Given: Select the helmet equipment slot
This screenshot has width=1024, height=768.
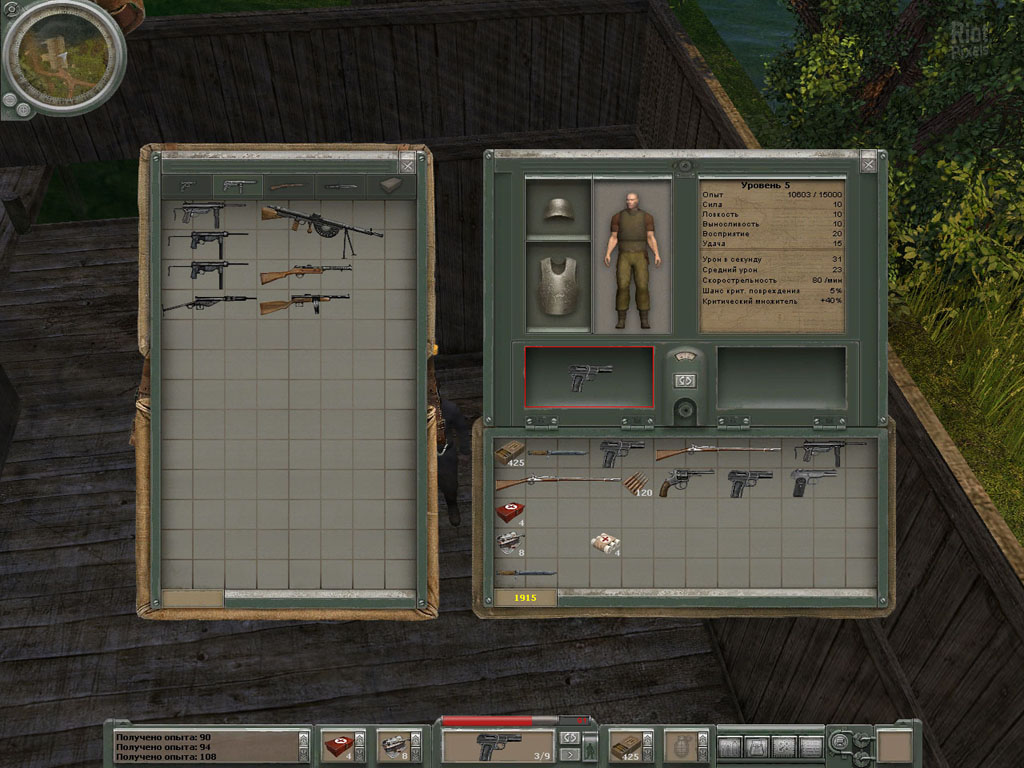Looking at the screenshot, I should (x=558, y=209).
